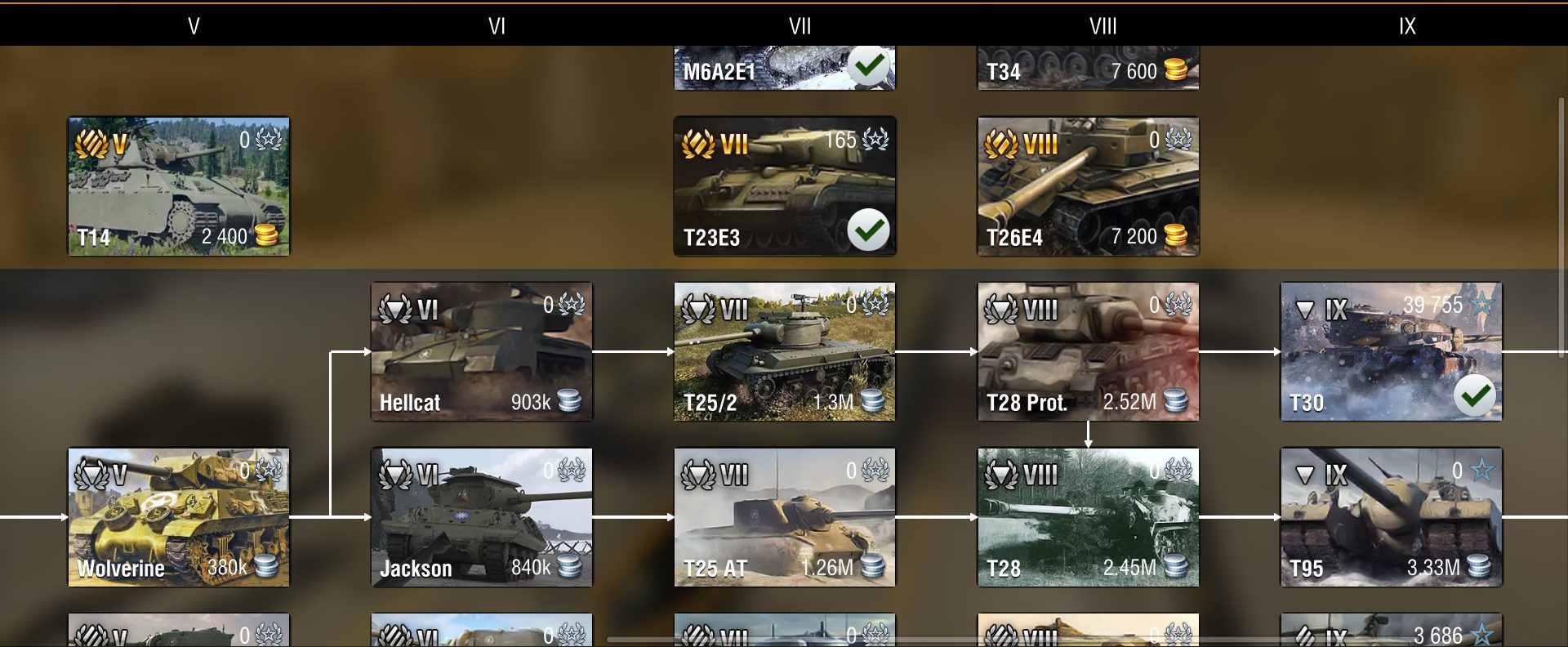Select the Jackson tank destroyer card

[x=482, y=517]
